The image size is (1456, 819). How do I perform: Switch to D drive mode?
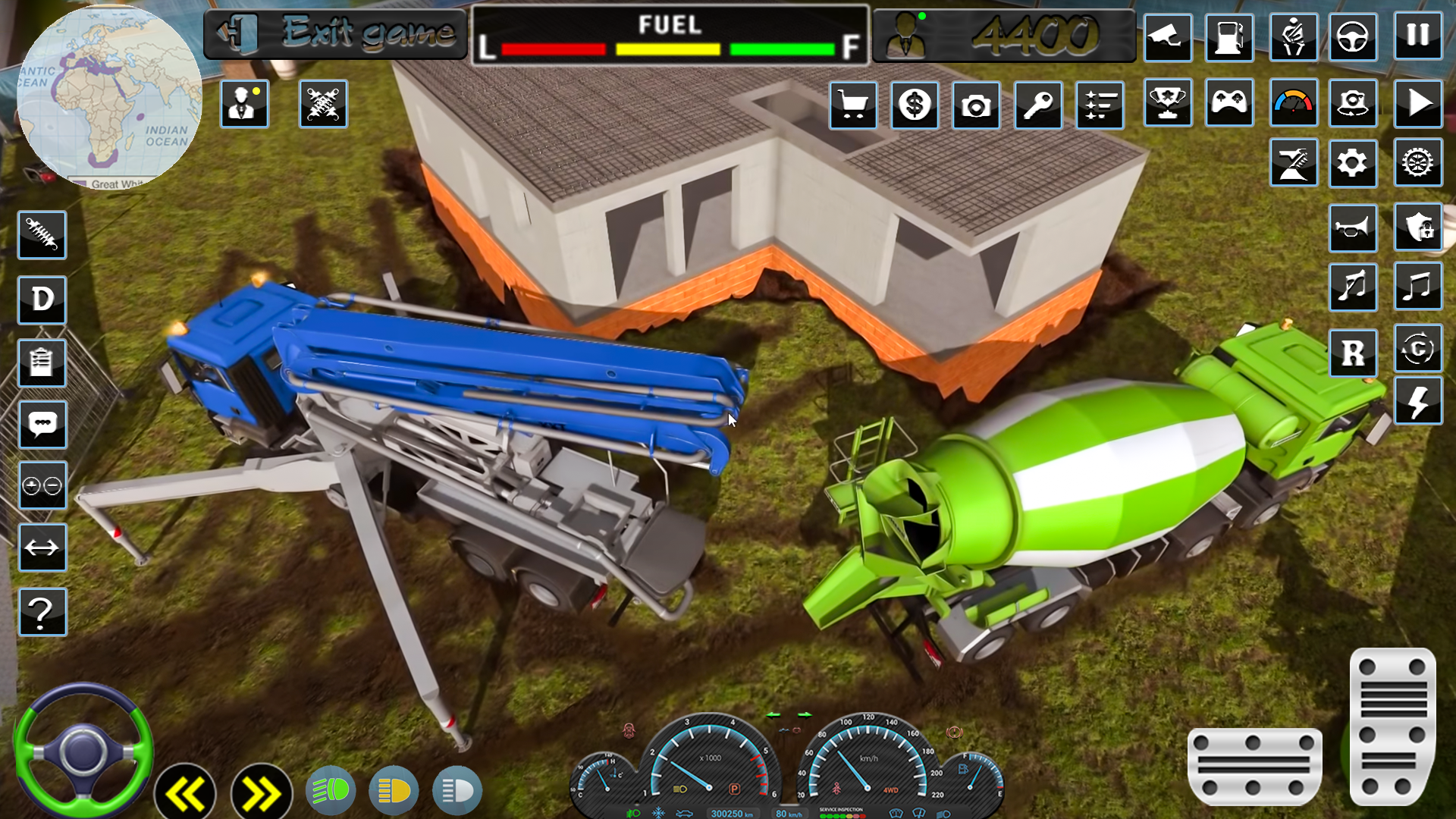coord(42,300)
